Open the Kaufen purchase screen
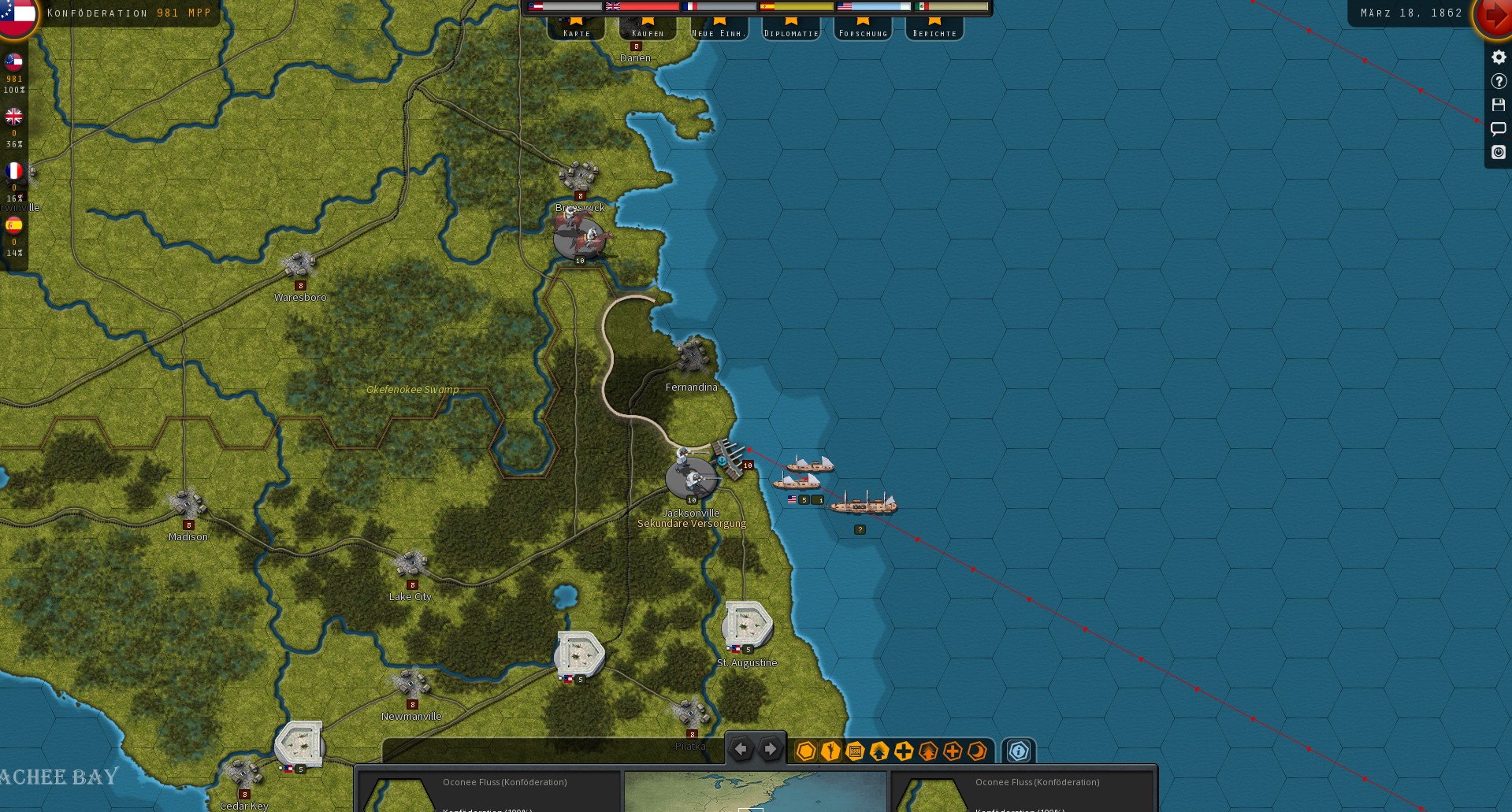Screen dimensions: 1512x812 pos(648,32)
